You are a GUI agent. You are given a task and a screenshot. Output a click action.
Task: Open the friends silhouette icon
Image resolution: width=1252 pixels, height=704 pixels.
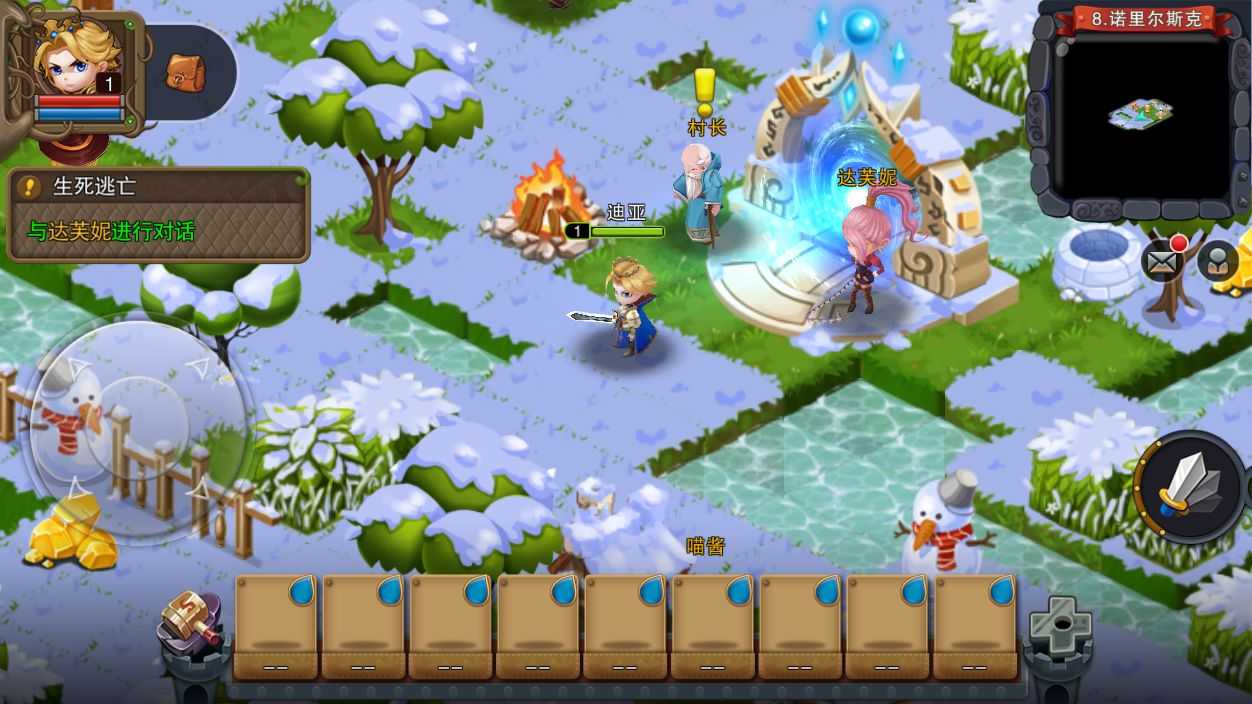[x=1217, y=261]
